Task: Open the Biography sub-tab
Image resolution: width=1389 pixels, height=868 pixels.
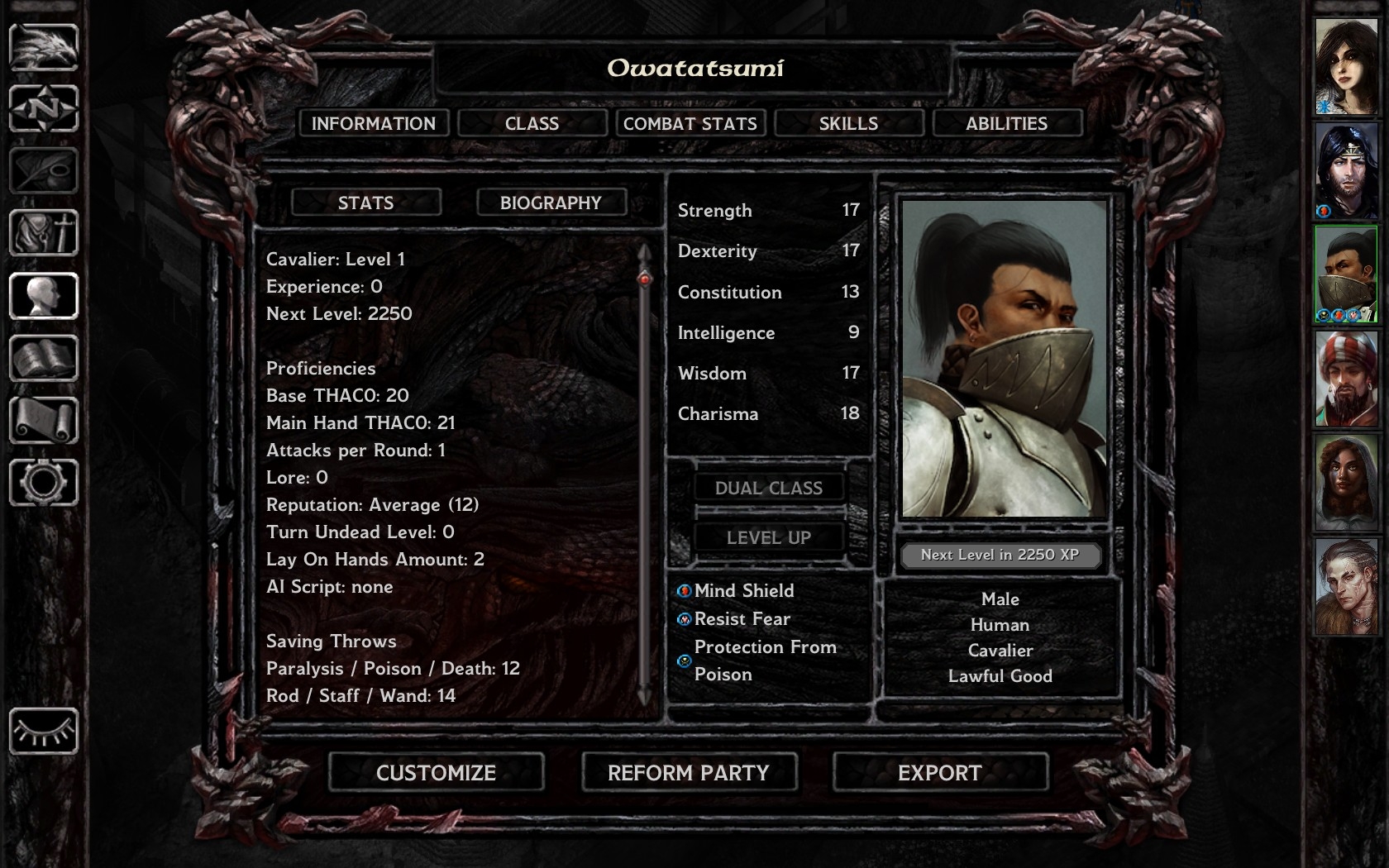Action: click(x=551, y=203)
